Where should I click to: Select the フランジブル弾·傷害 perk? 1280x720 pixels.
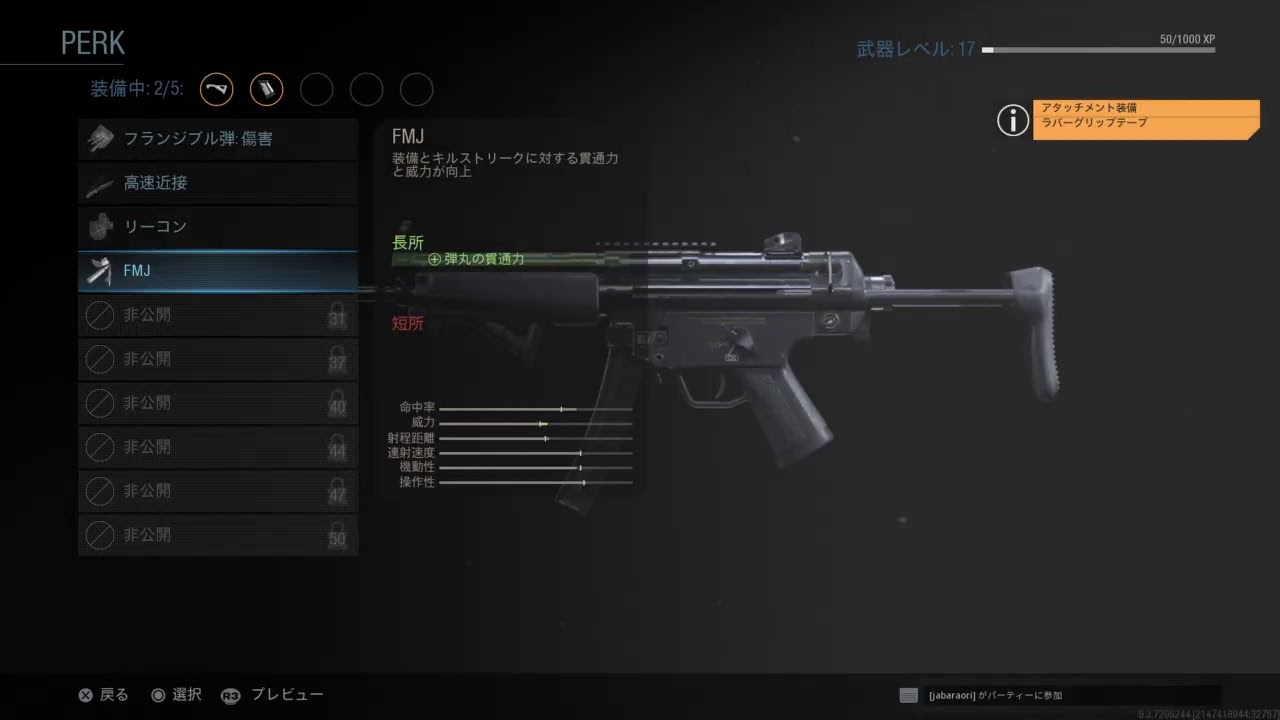pos(218,140)
